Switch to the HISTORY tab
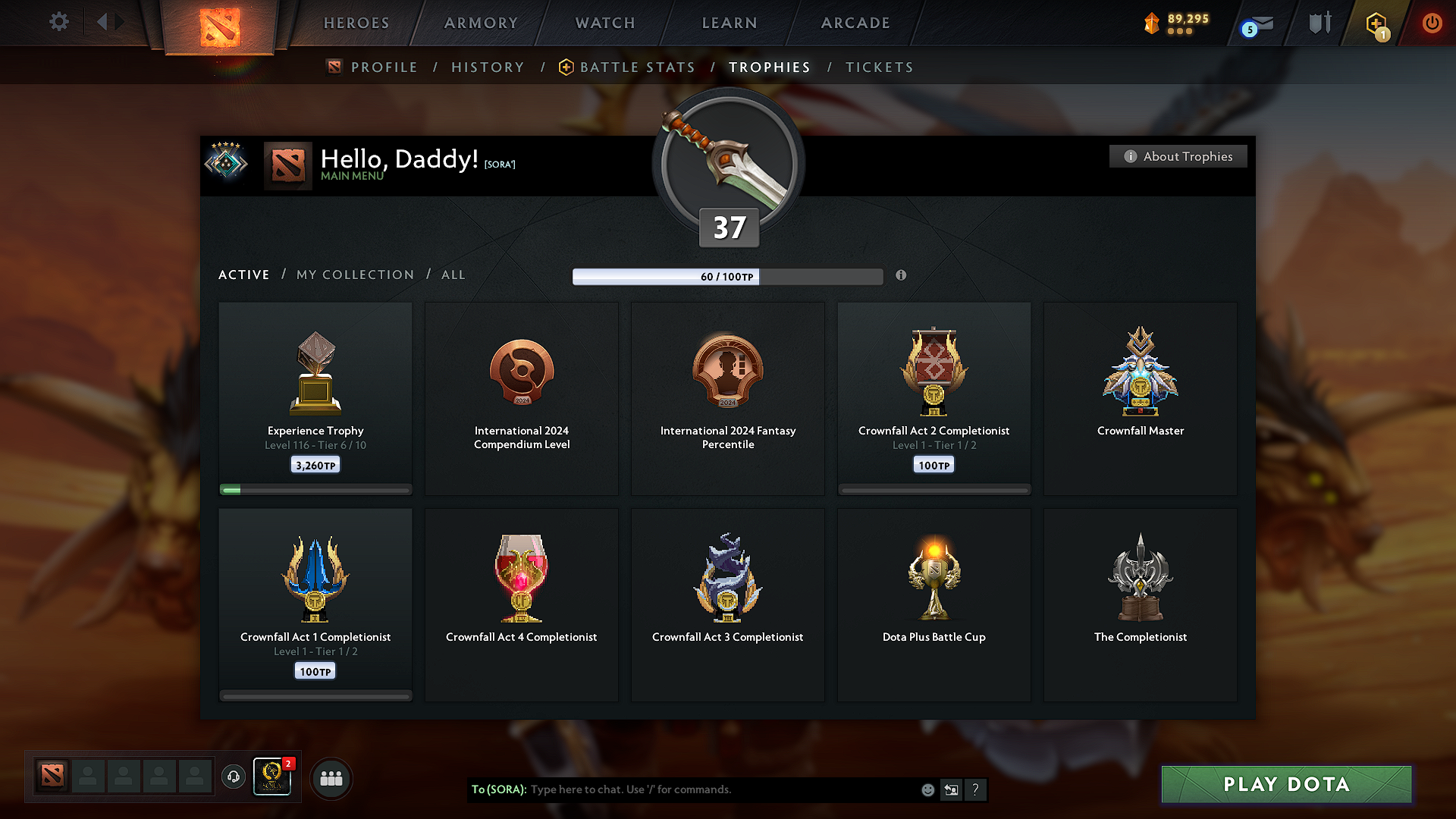This screenshot has width=1456, height=819. pos(488,67)
